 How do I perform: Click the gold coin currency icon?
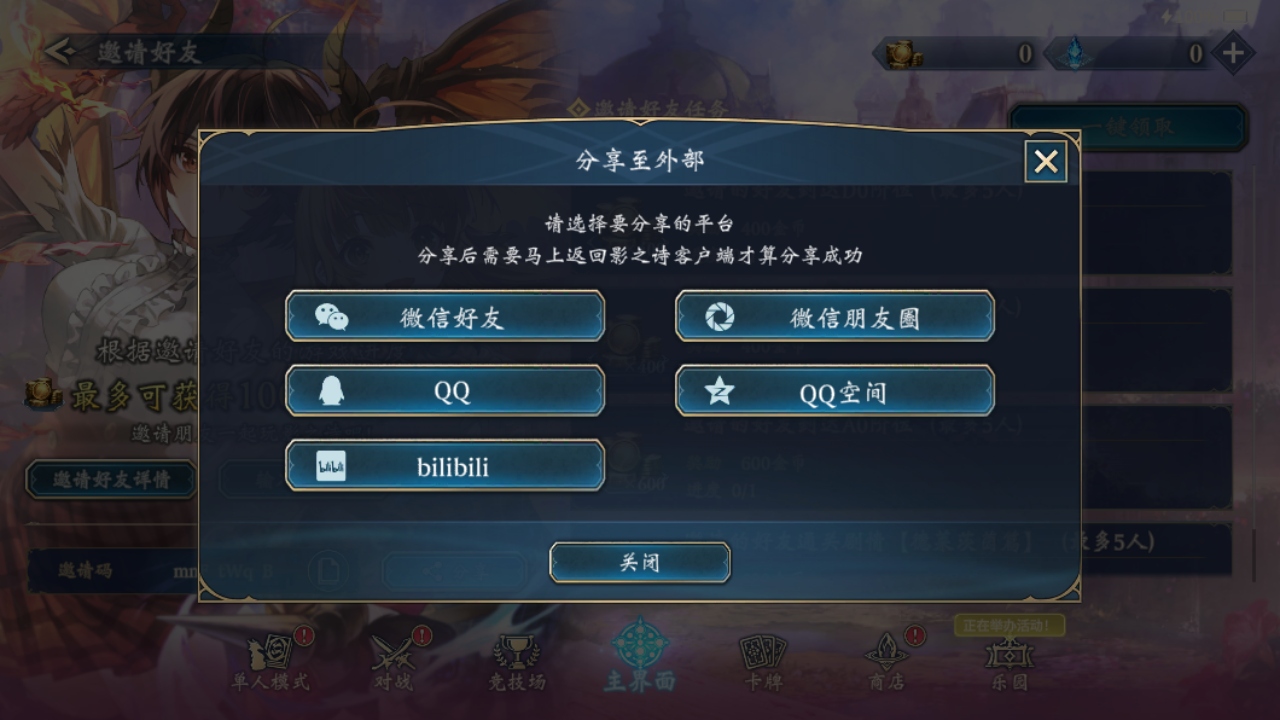(903, 53)
